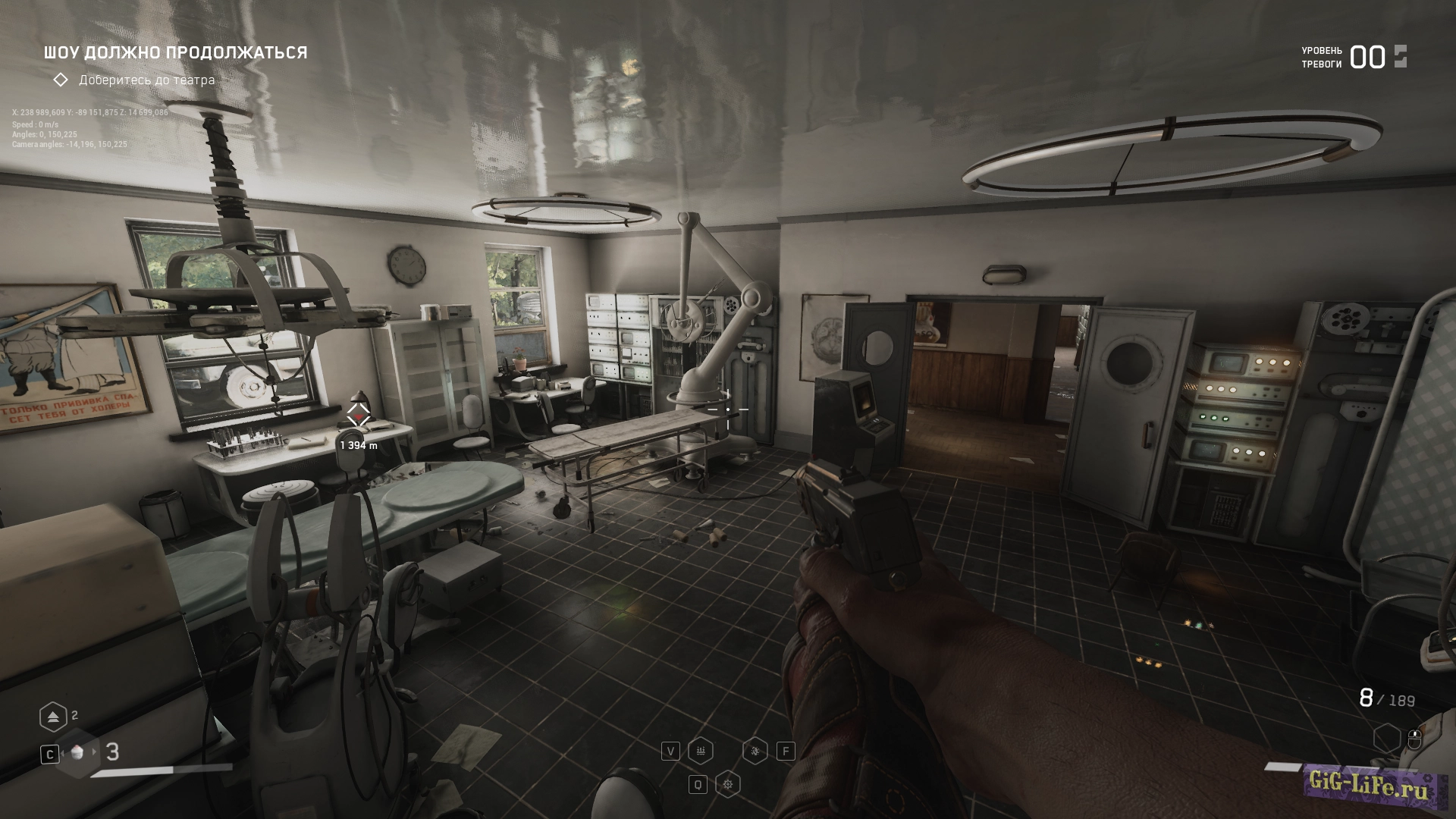The image size is (1456, 819).
Task: Click the quest title ШОУ ДОЛЖНО ПРОДОЛЖАТЬСЯ
Action: (175, 52)
